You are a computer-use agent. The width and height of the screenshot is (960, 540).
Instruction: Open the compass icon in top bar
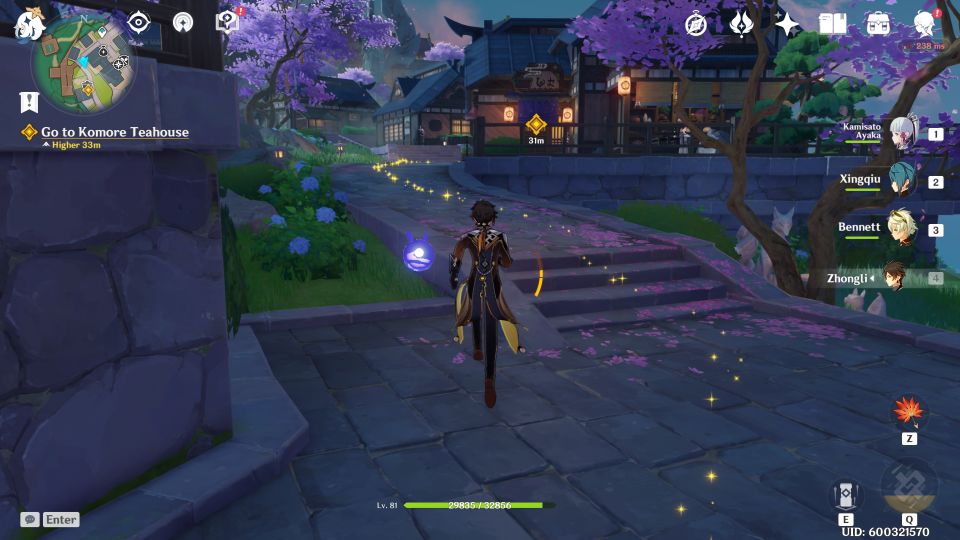point(696,24)
